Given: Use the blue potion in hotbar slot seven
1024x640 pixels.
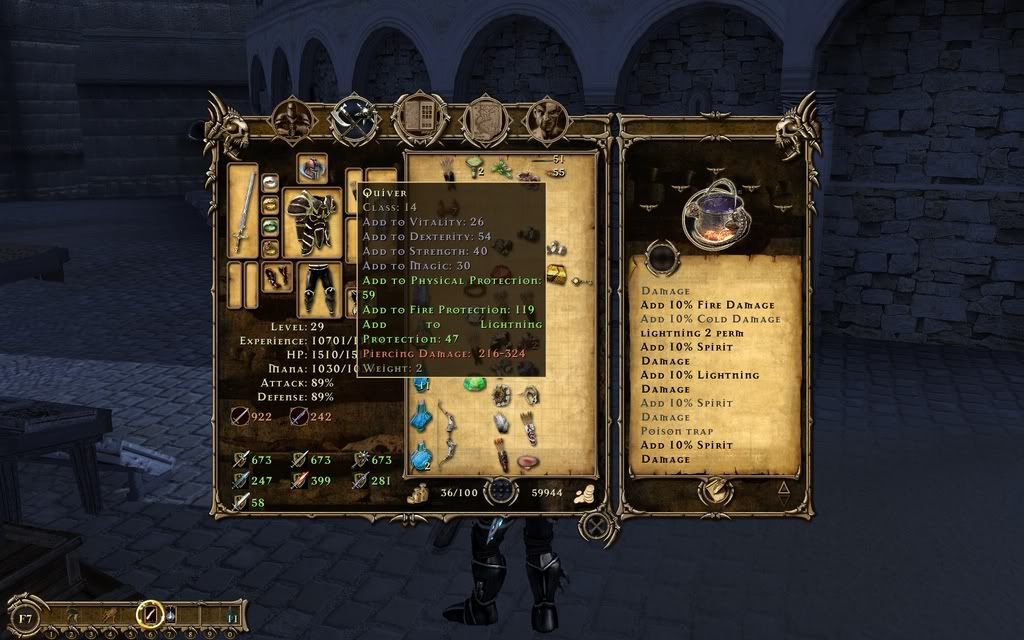Looking at the screenshot, I should click(x=169, y=612).
